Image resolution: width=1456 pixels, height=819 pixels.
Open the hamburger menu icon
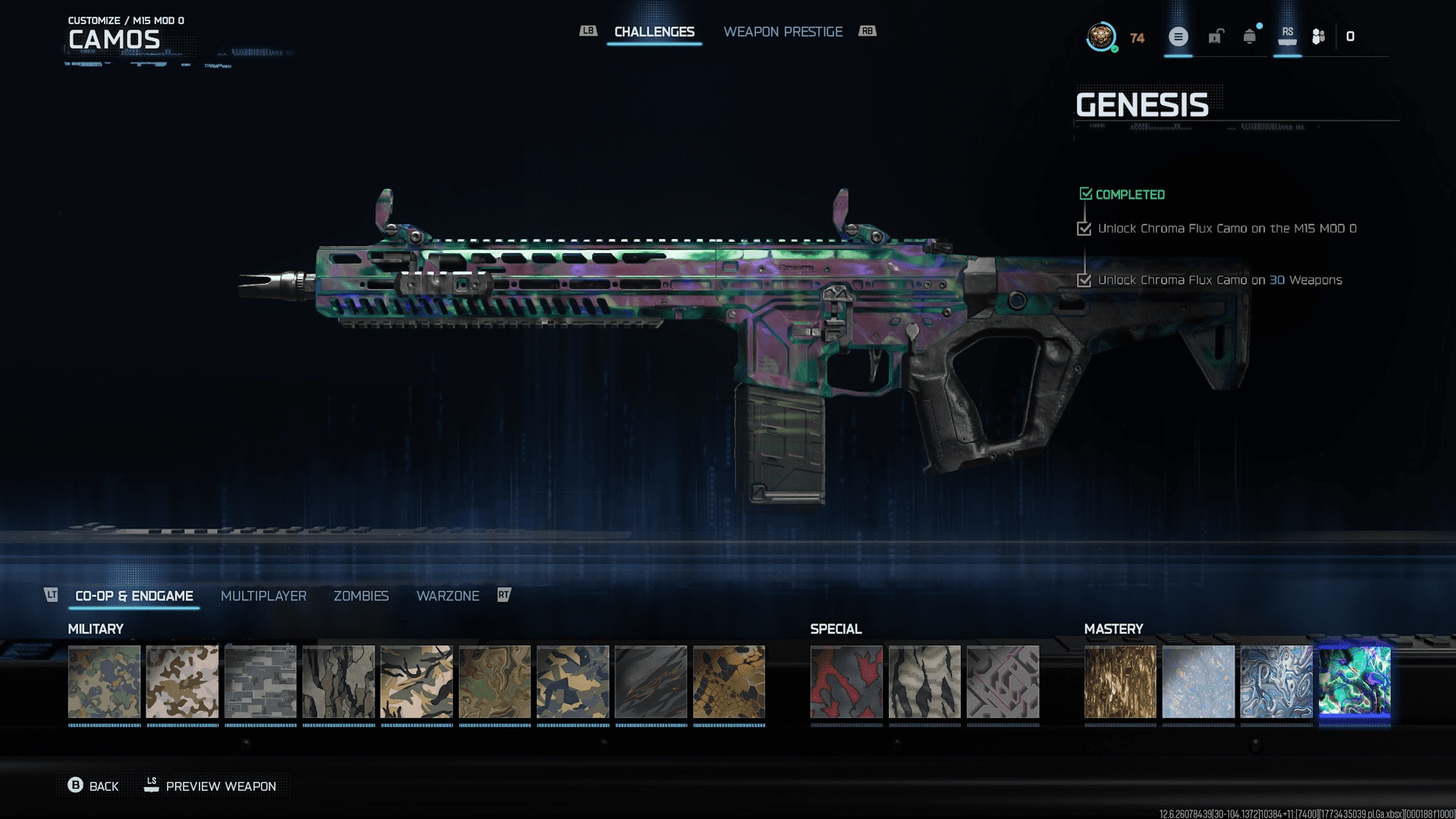[1178, 36]
